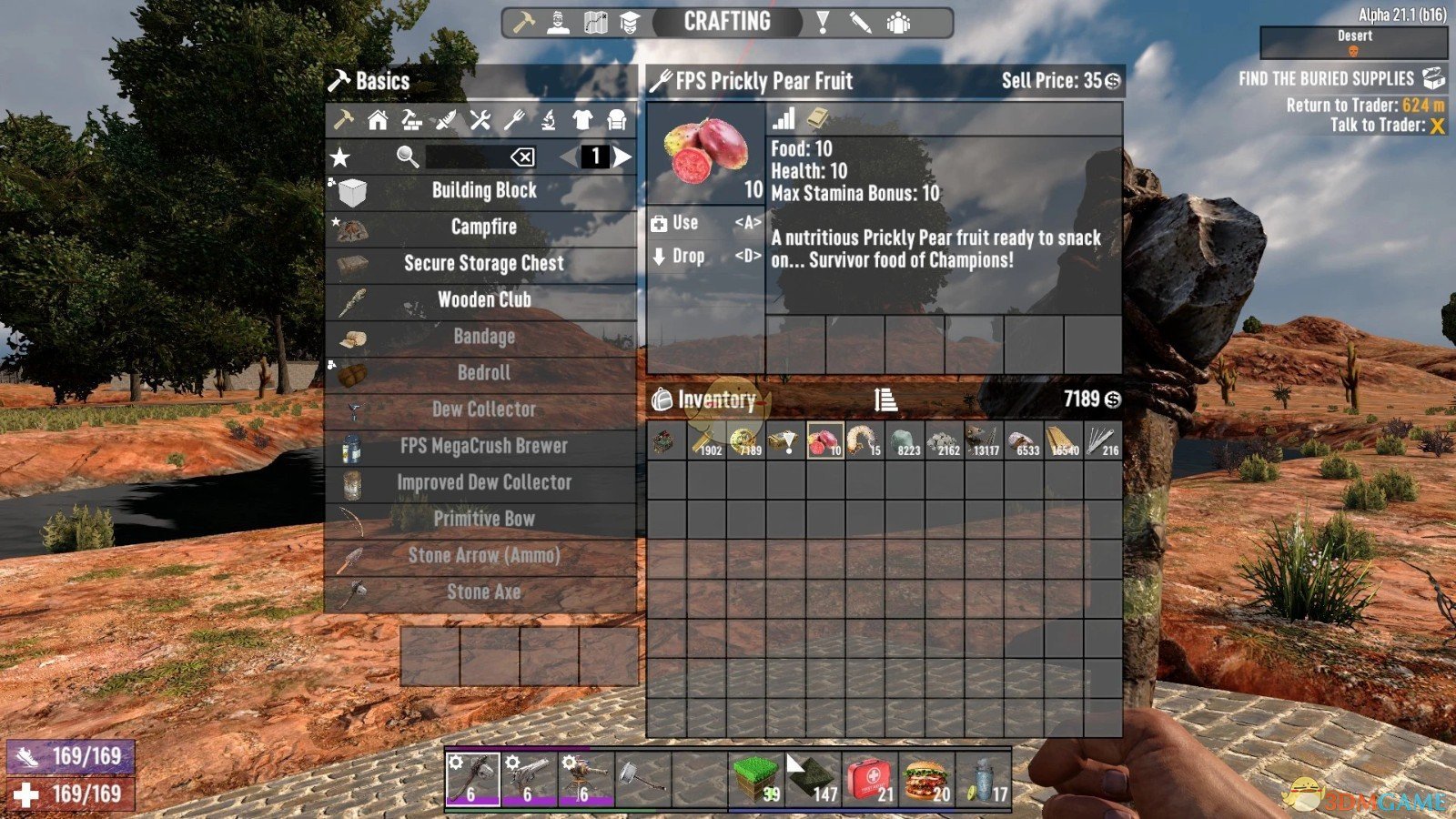This screenshot has width=1456, height=819.
Task: Select the weapons knife category icon
Action: [x=445, y=121]
